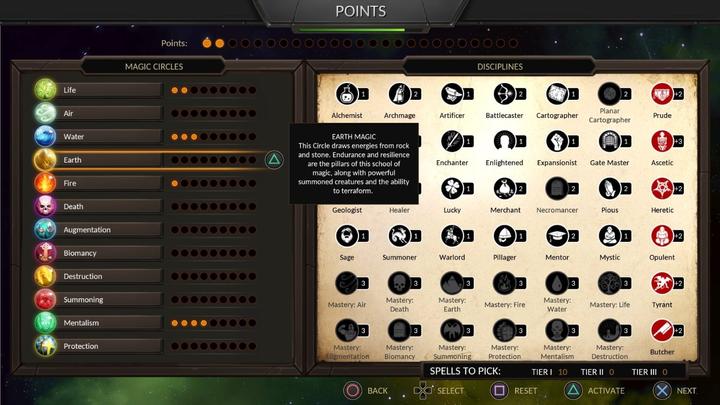Choose the Mentalism magic circle
Image resolution: width=720 pixels, height=405 pixels.
[x=98, y=323]
